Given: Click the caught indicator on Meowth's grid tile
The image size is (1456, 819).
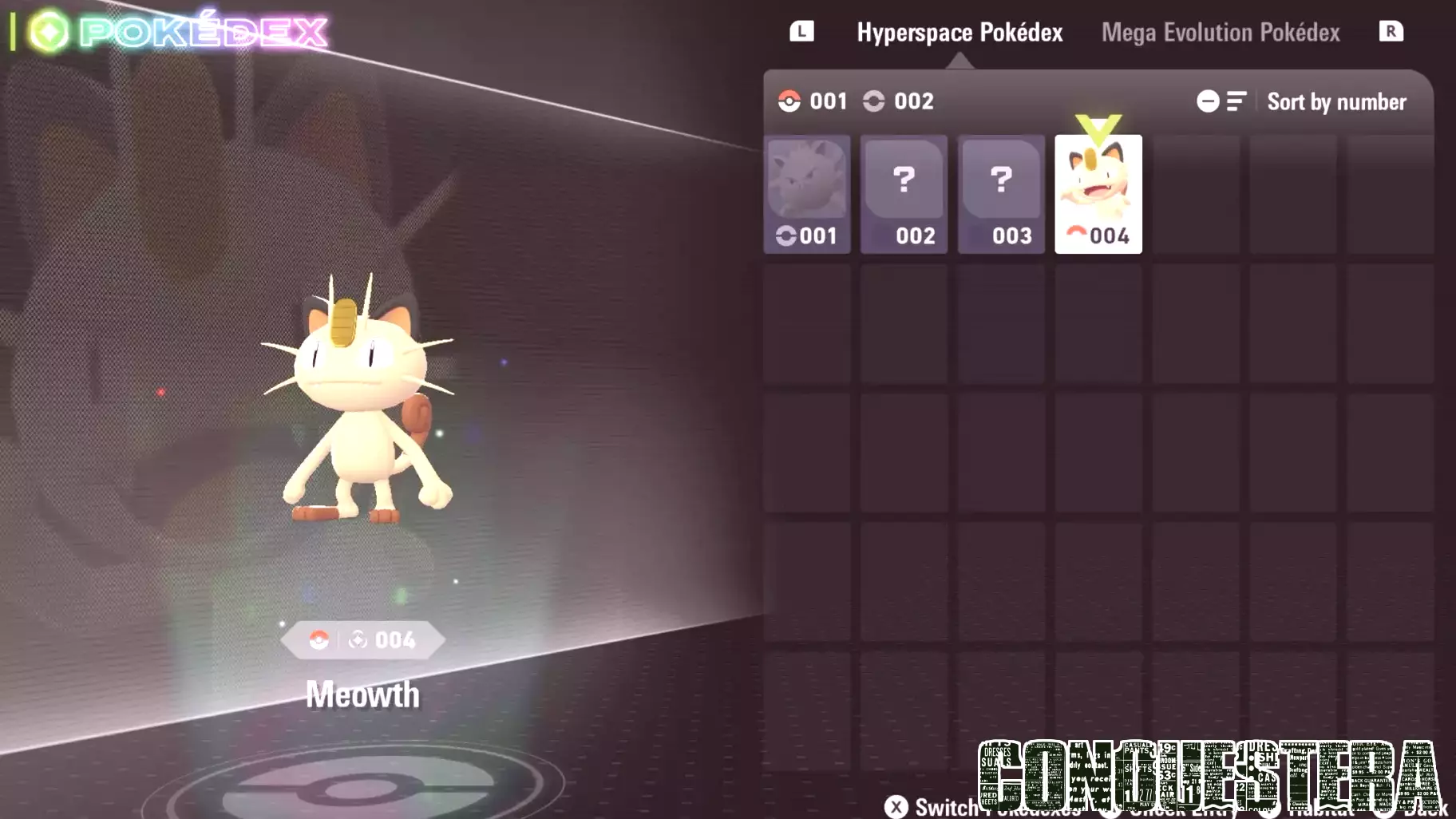Looking at the screenshot, I should 1076,233.
